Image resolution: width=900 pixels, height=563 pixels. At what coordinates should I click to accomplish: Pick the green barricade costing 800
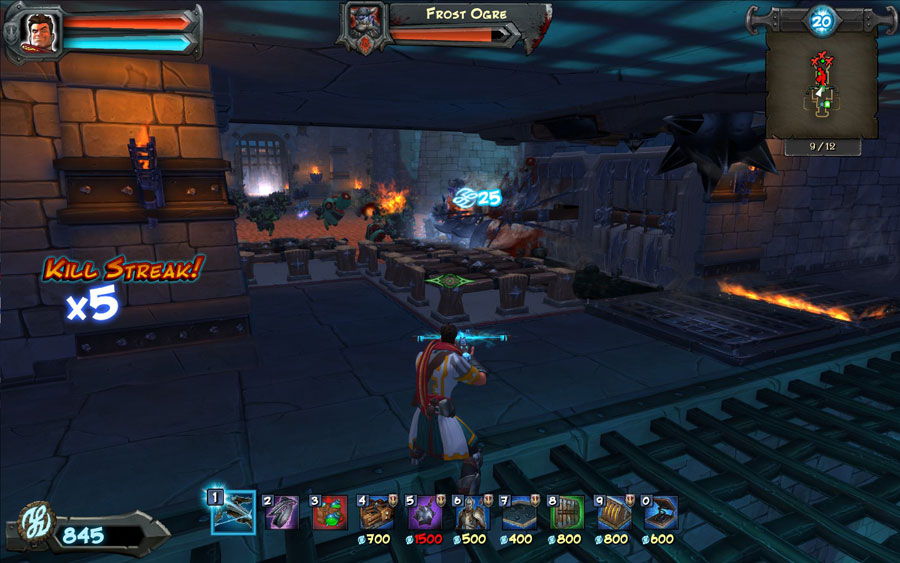click(x=566, y=512)
